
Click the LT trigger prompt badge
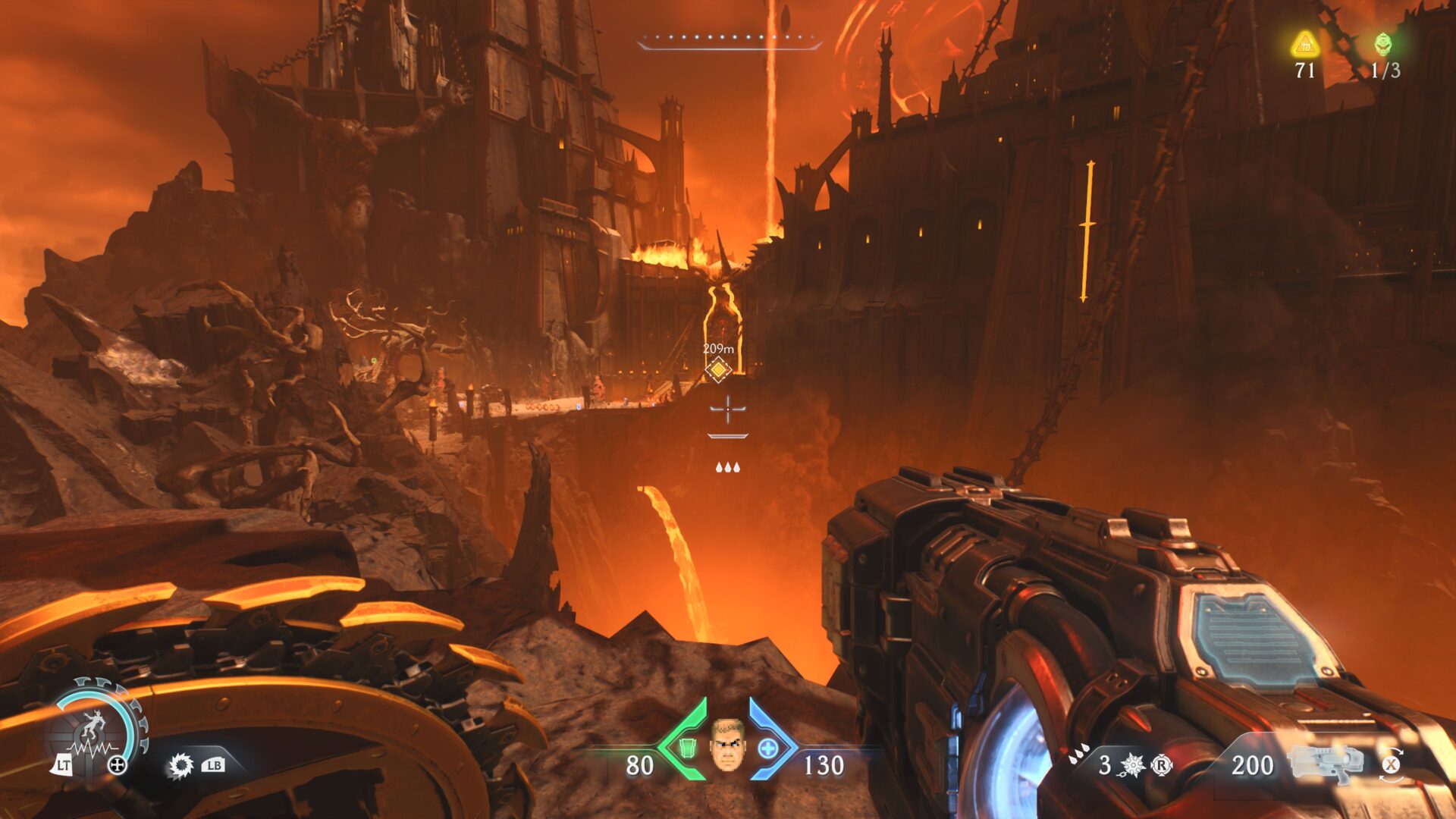[64, 764]
